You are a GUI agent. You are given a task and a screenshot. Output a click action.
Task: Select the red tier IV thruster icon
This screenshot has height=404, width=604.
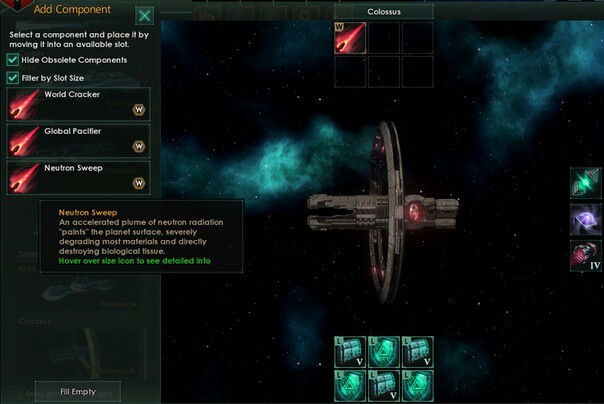[585, 255]
